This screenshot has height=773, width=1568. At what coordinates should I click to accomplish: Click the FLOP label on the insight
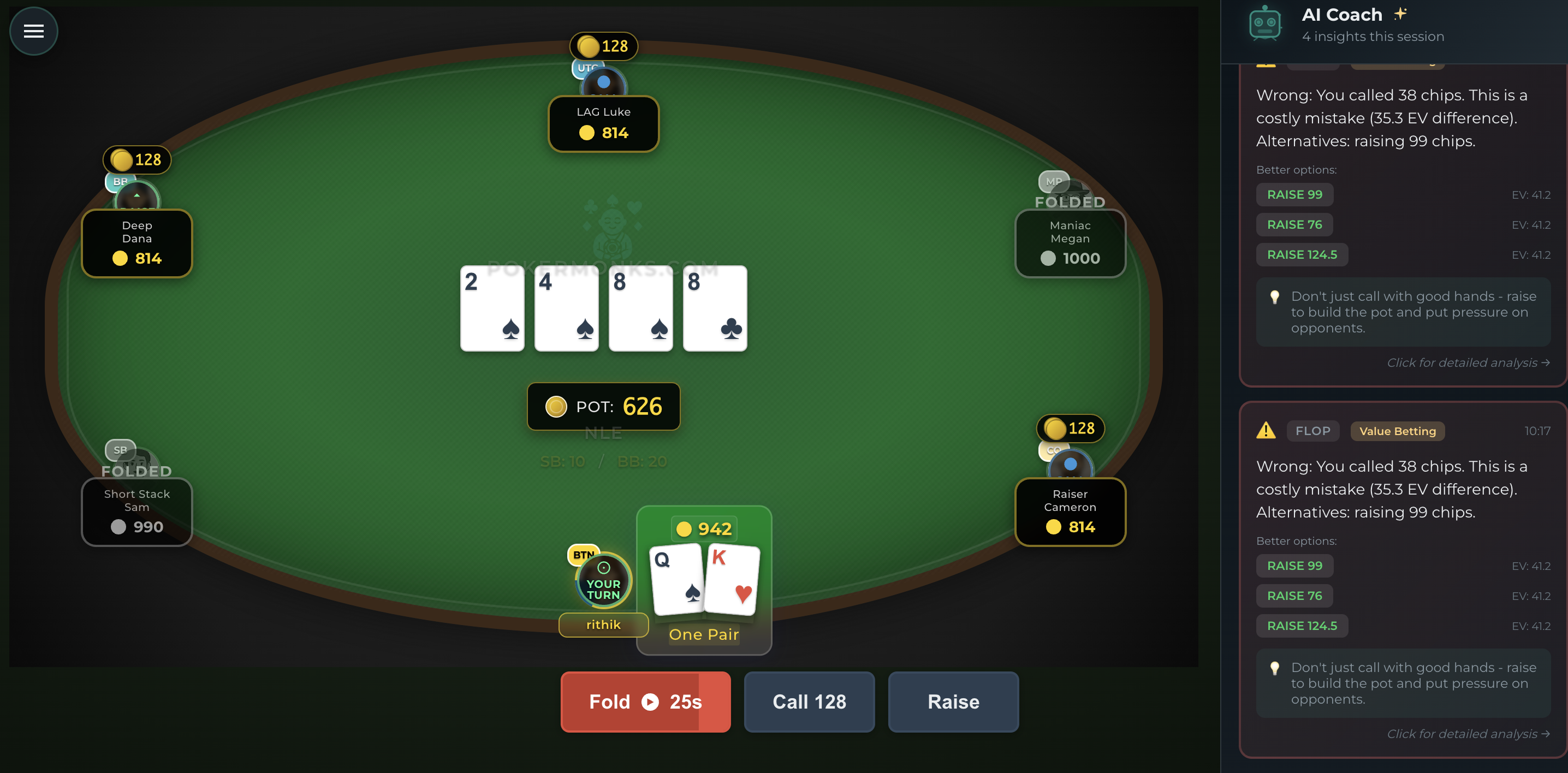click(x=1313, y=431)
